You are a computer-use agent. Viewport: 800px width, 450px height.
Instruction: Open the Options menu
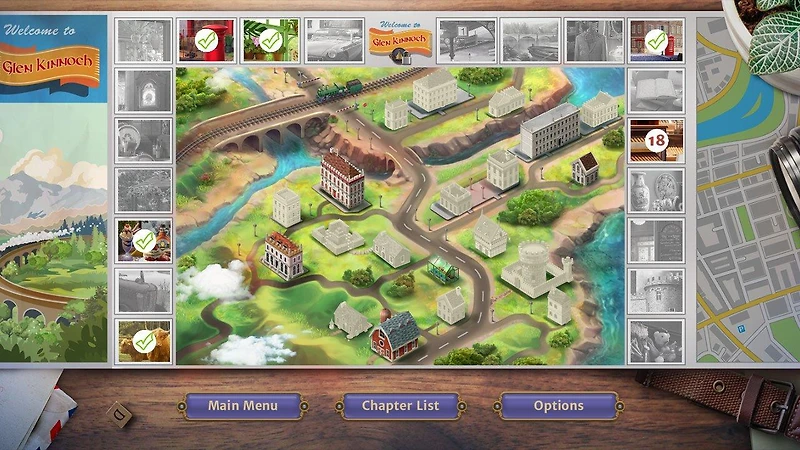coord(558,406)
